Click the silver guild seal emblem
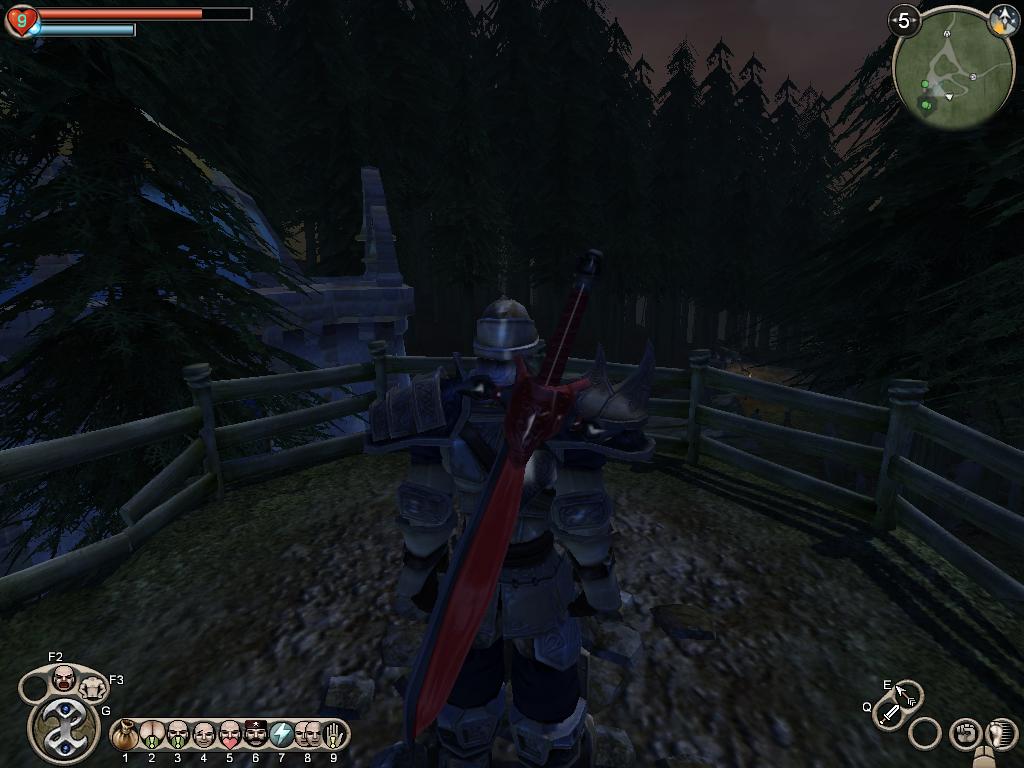The height and width of the screenshot is (768, 1024). 64,726
